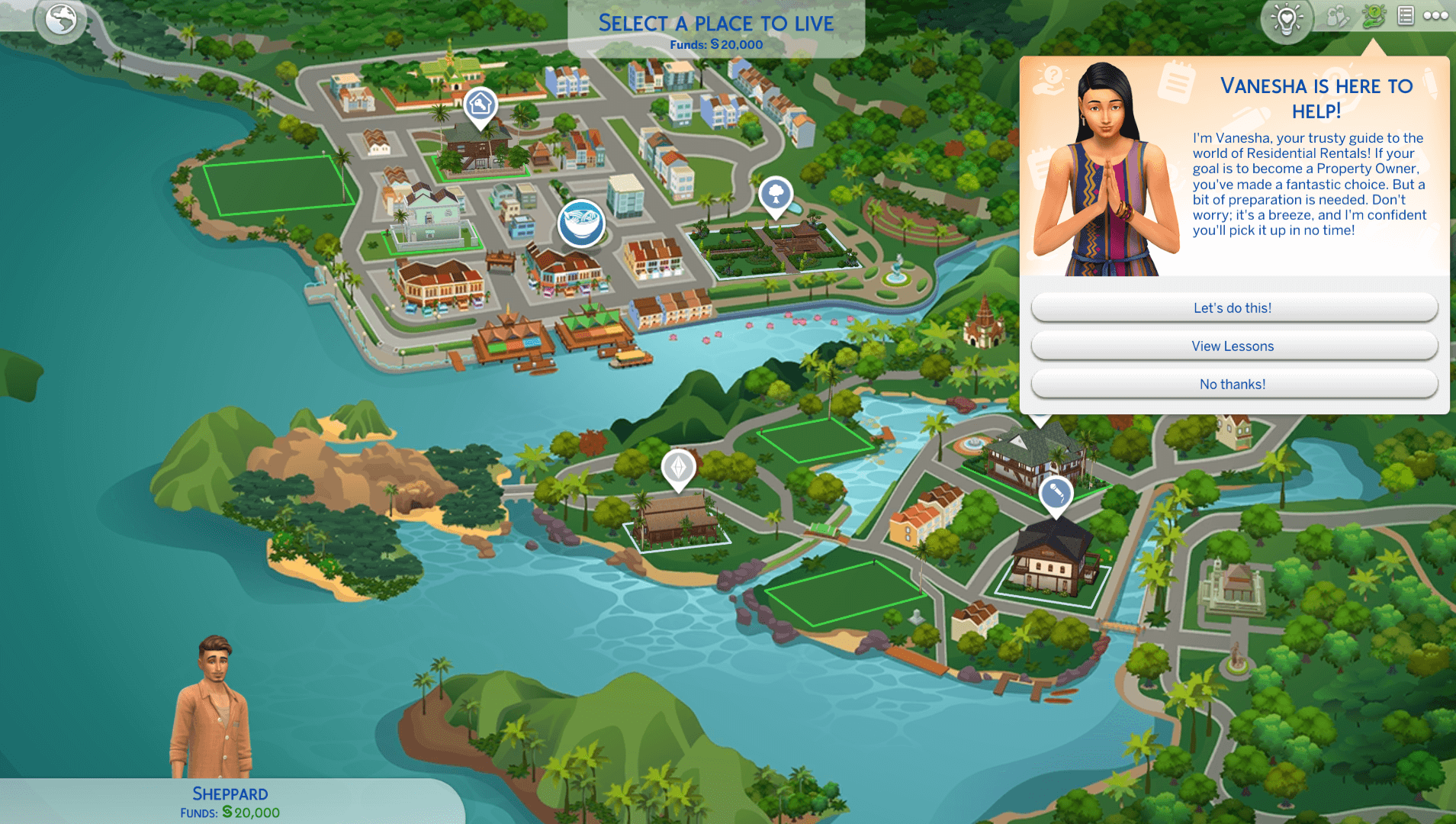Choose the "Let's do this!" option
Viewport: 1456px width, 824px height.
coord(1233,308)
